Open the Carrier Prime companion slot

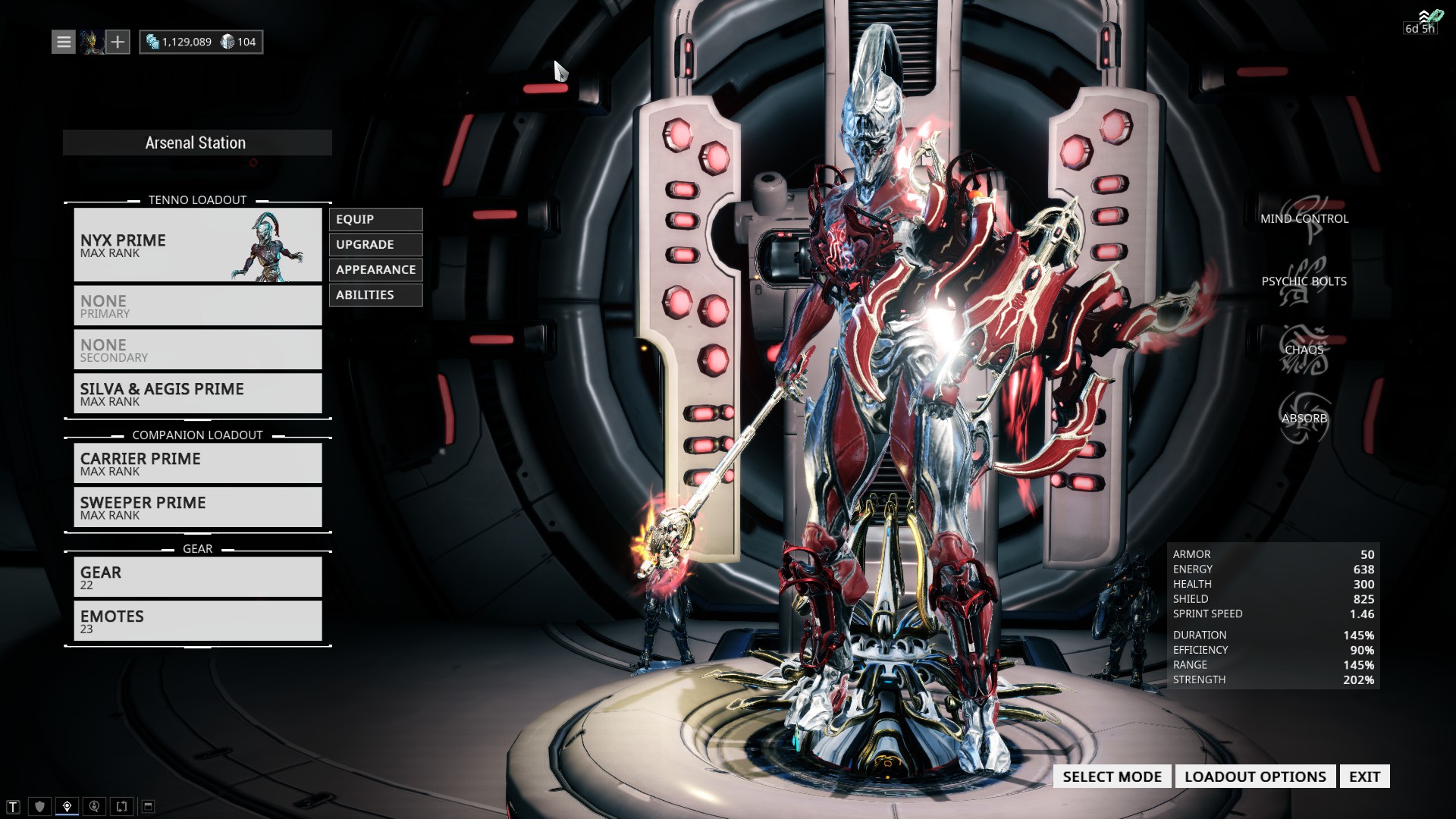tap(197, 463)
